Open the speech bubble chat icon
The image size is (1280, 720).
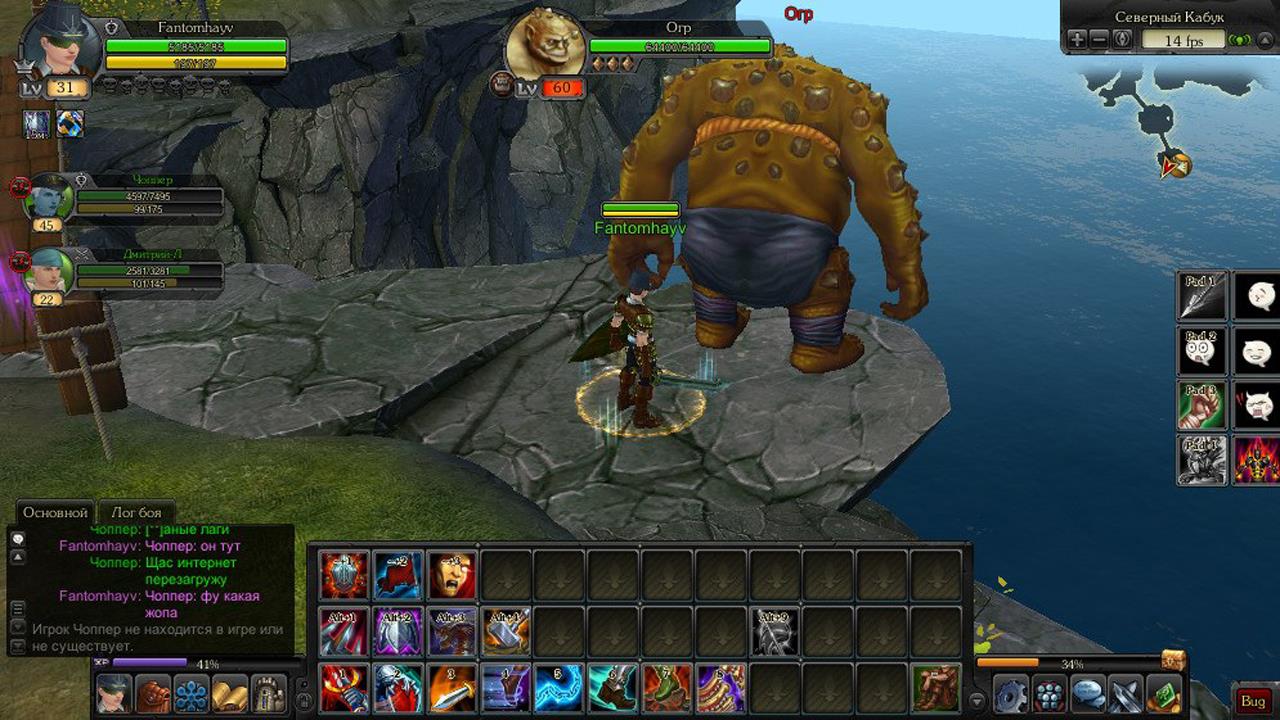(1088, 695)
